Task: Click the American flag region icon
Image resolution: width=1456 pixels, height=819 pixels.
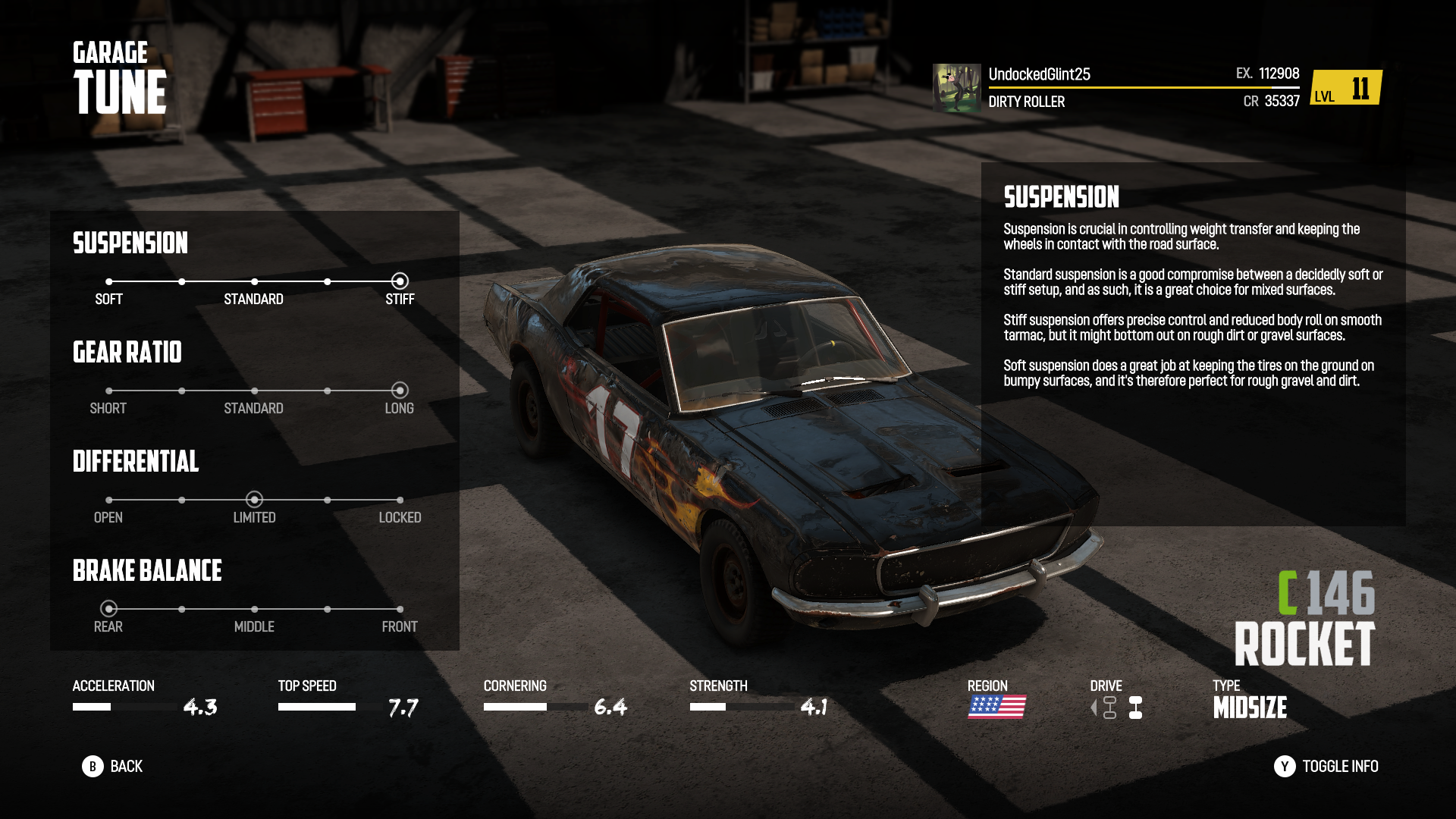Action: [996, 708]
